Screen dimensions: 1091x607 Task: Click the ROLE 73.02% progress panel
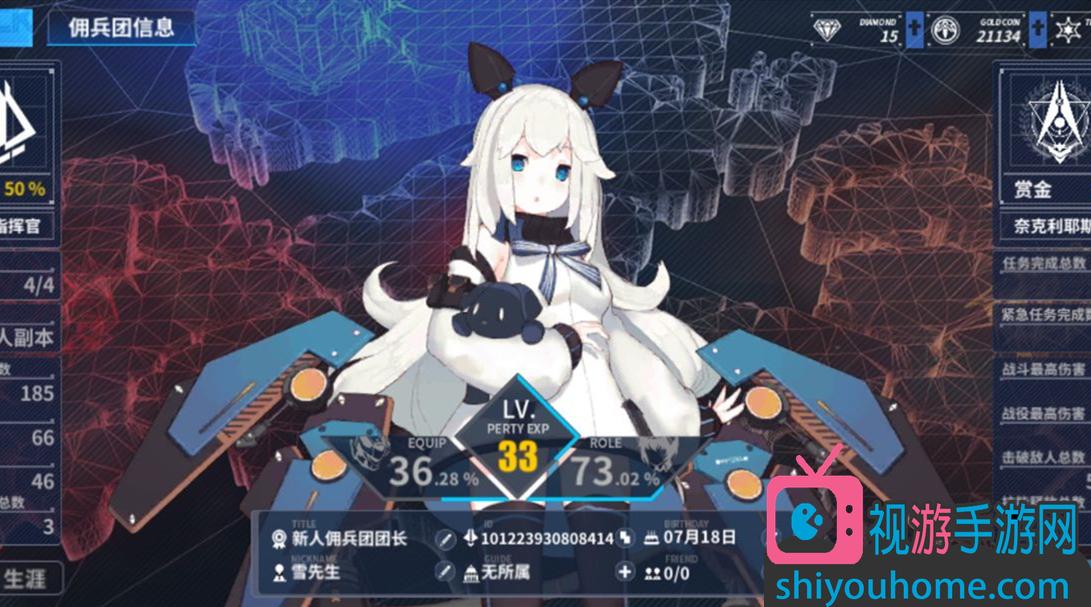612,467
